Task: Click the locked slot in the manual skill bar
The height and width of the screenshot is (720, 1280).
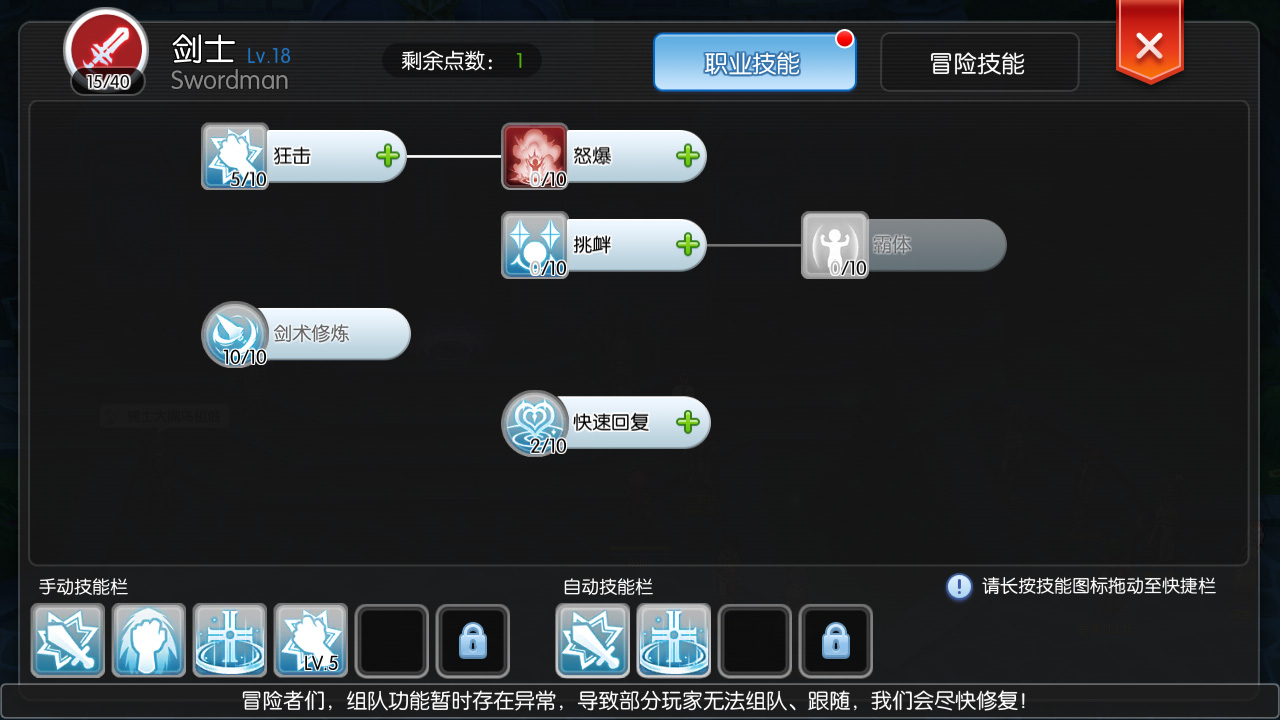Action: coord(473,640)
